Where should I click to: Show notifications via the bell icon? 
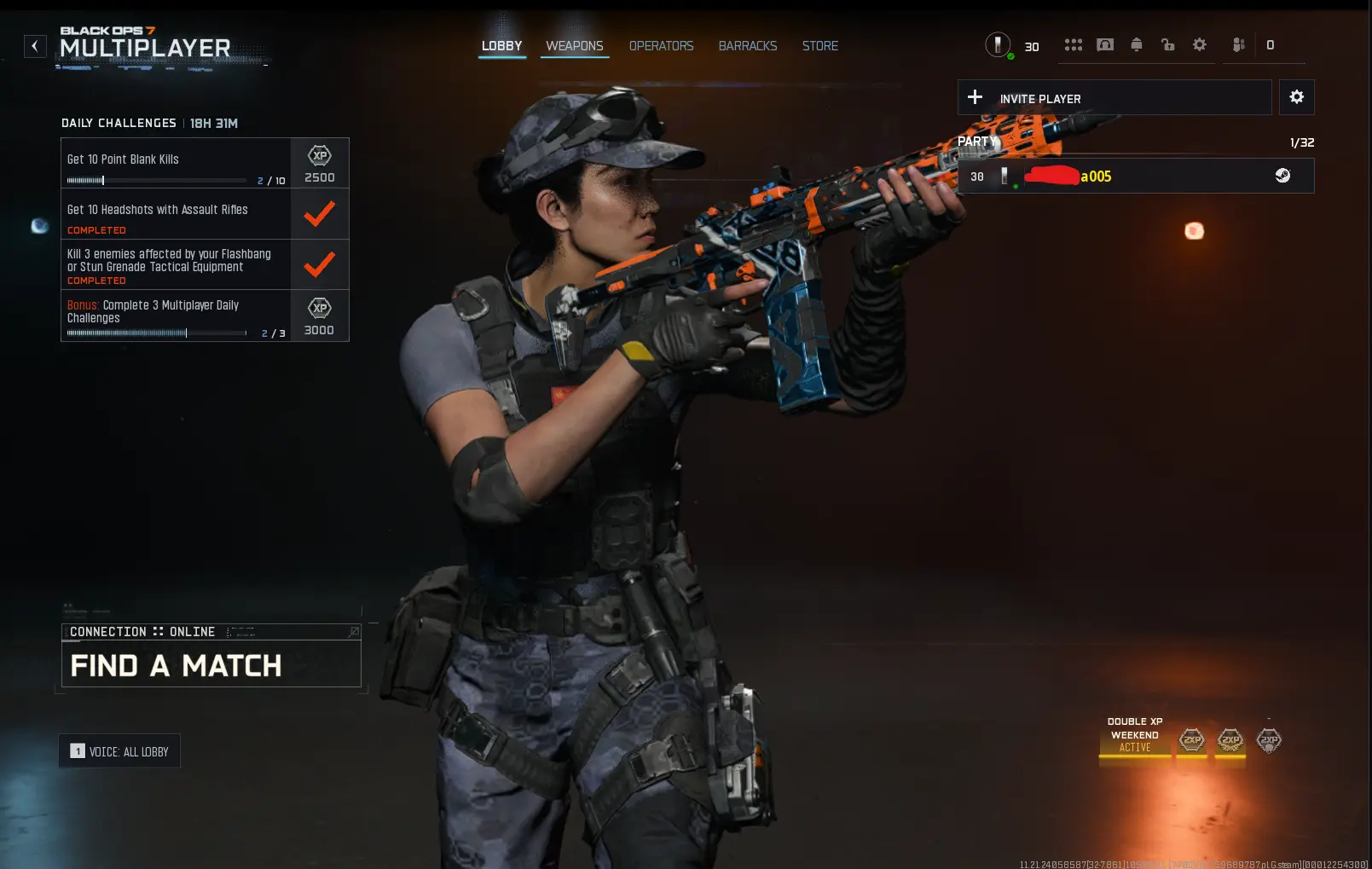click(1136, 45)
